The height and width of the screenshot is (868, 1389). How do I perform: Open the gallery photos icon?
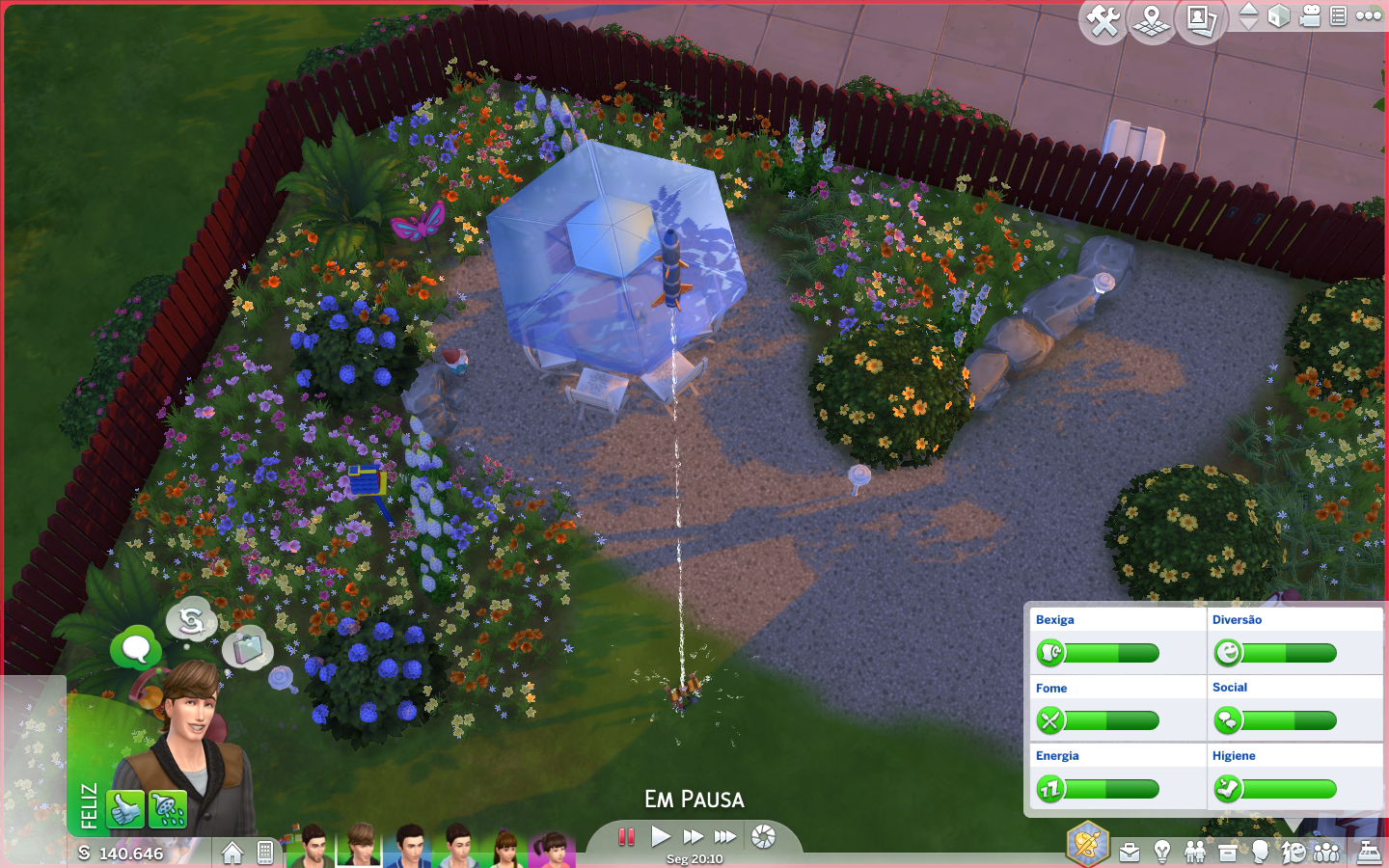(x=1201, y=20)
